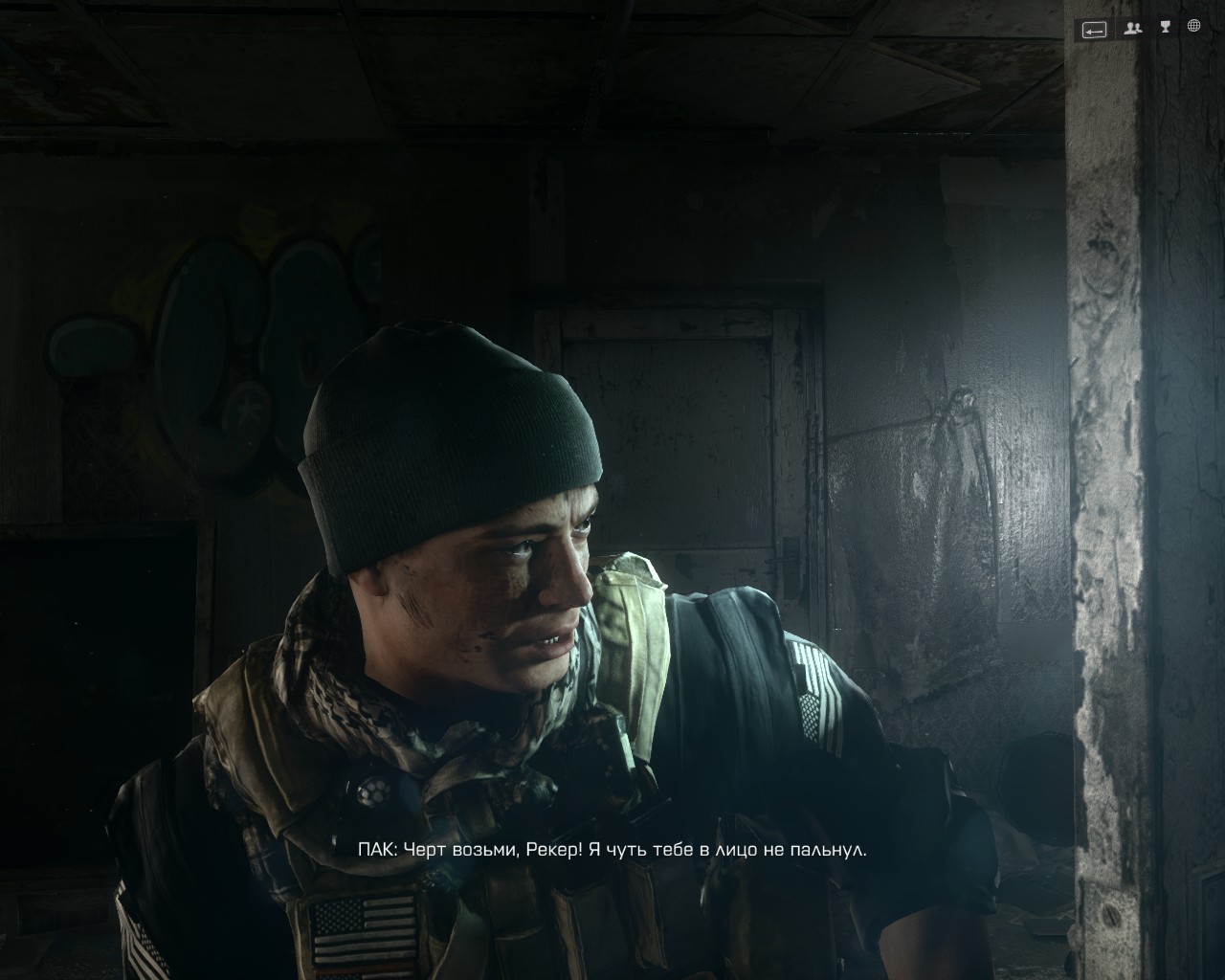Open the web browser globe icon
Viewport: 1225px width, 980px height.
(1193, 27)
